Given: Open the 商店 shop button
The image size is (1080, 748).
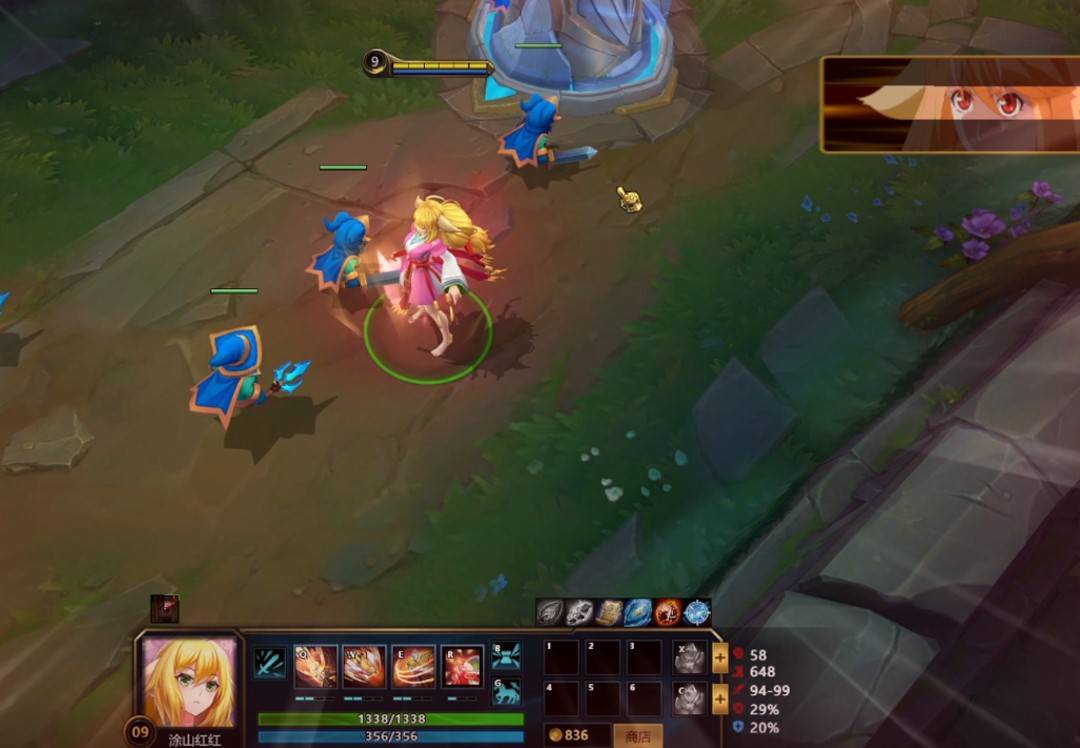Looking at the screenshot, I should pos(637,736).
